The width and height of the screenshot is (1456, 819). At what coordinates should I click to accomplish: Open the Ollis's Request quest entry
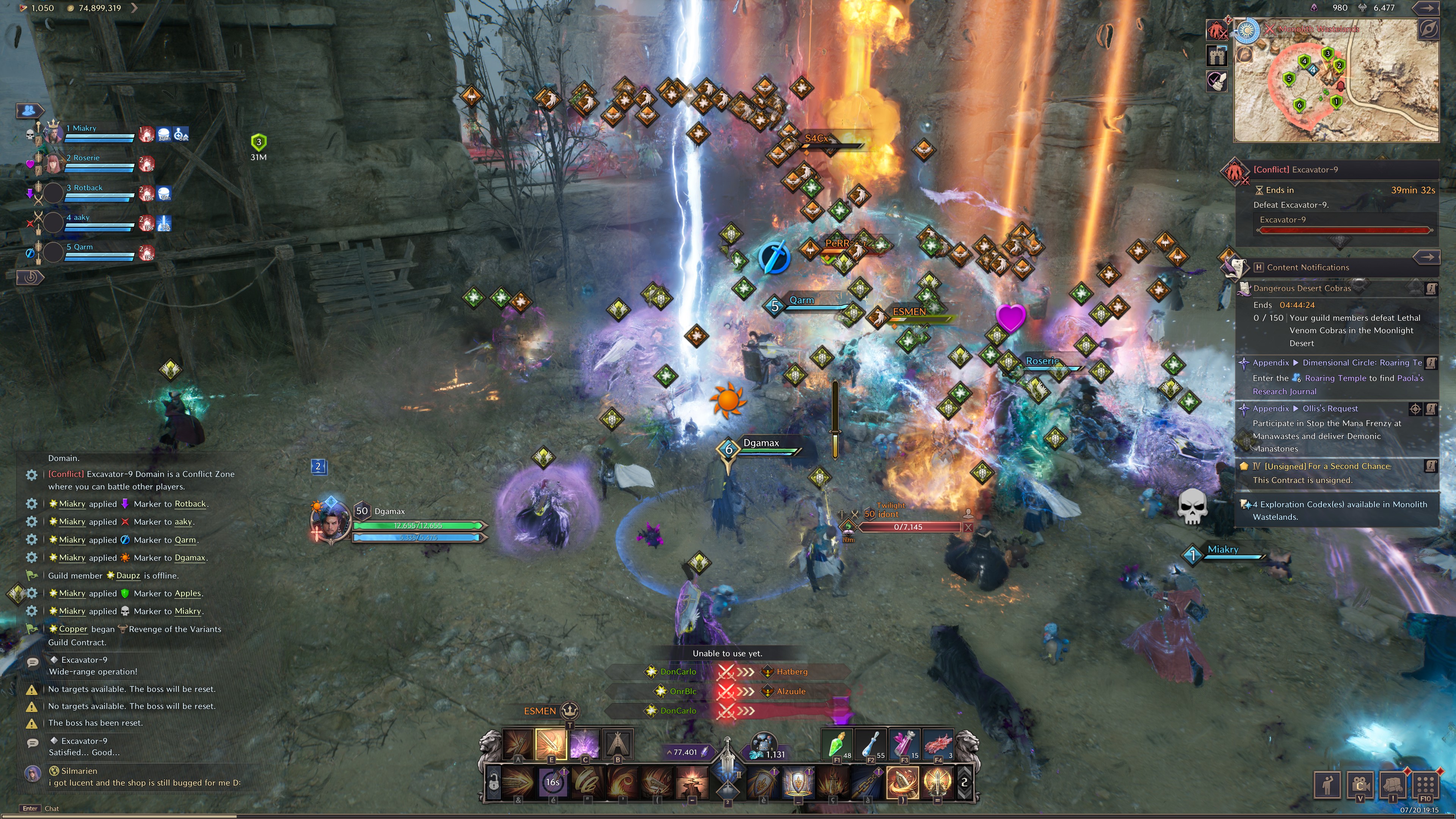(x=1329, y=409)
